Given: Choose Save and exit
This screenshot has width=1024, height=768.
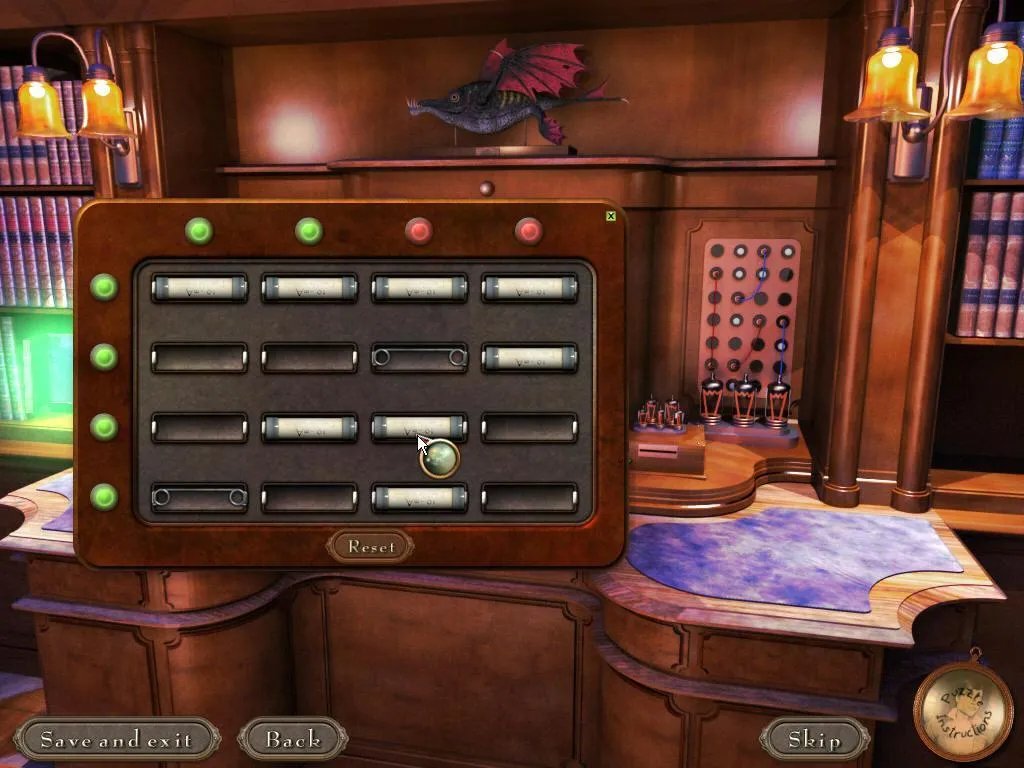Looking at the screenshot, I should point(116,740).
